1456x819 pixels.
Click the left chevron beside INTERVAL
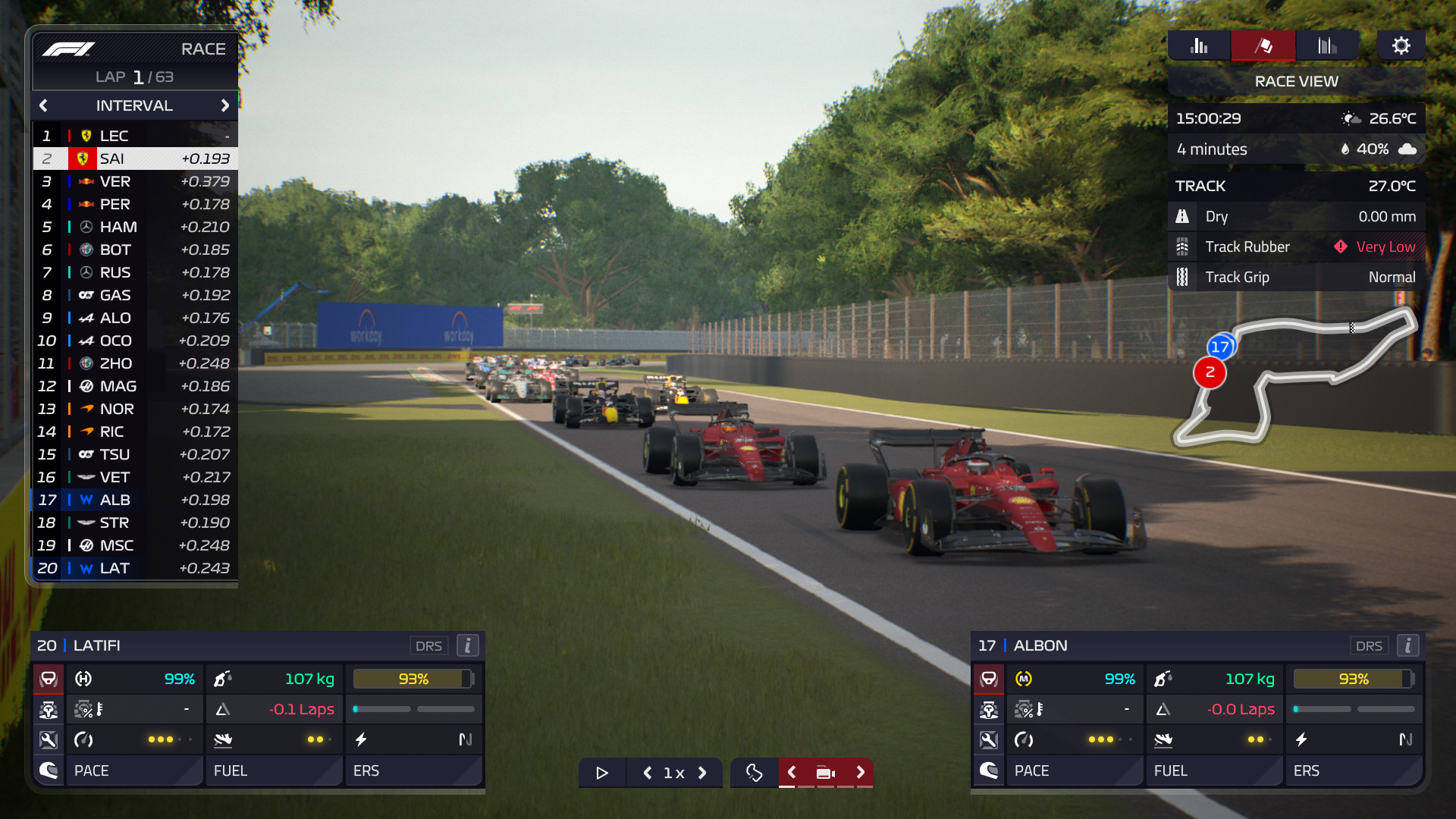click(43, 105)
